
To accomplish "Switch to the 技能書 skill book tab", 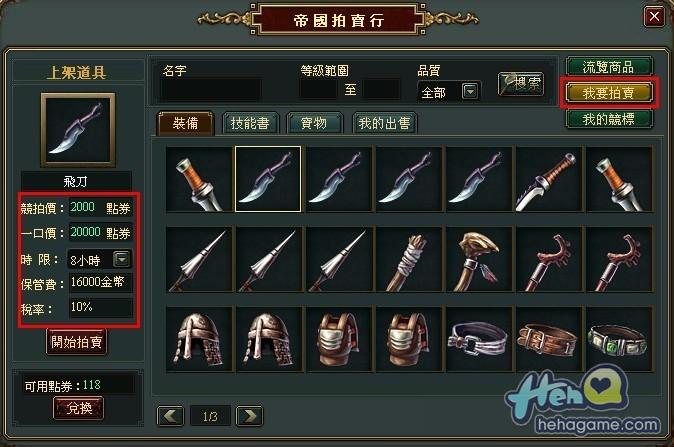I will pyautogui.click(x=247, y=123).
